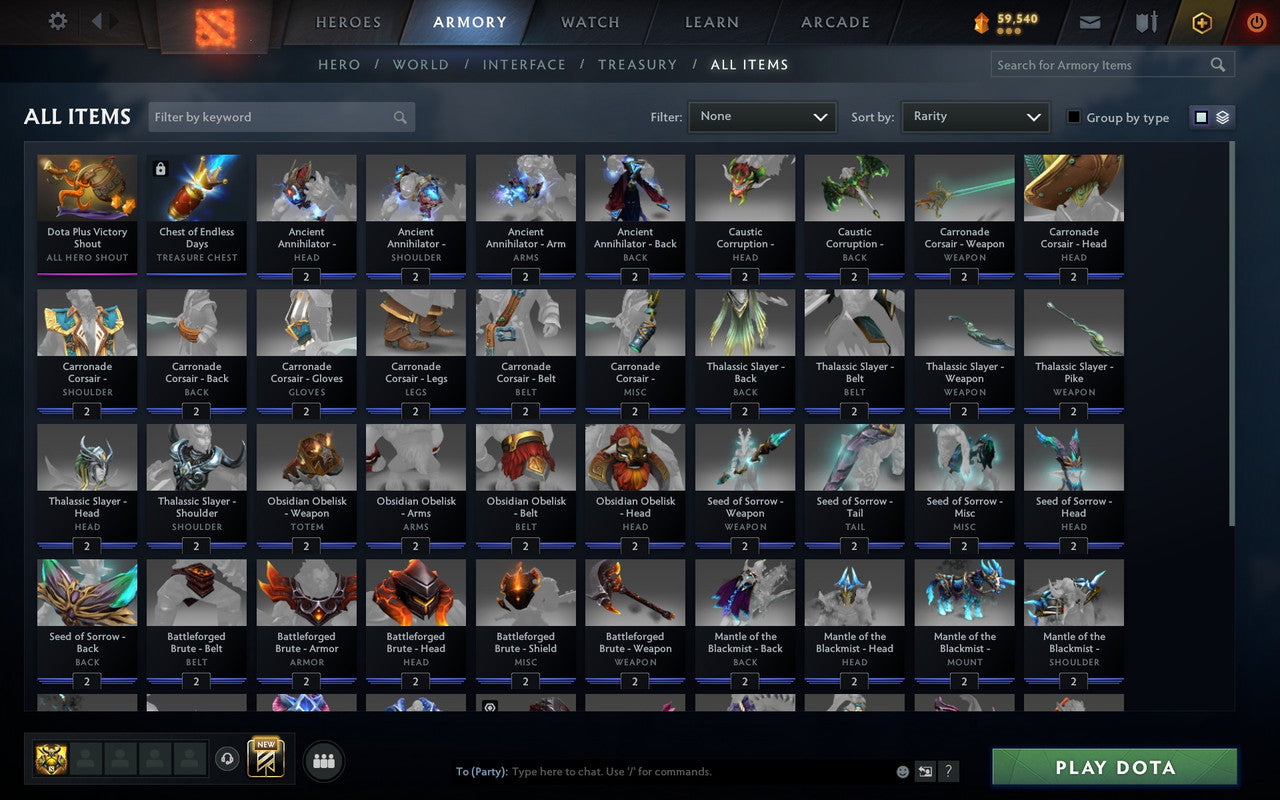Open the Battle Pass marked NEW

[265, 760]
